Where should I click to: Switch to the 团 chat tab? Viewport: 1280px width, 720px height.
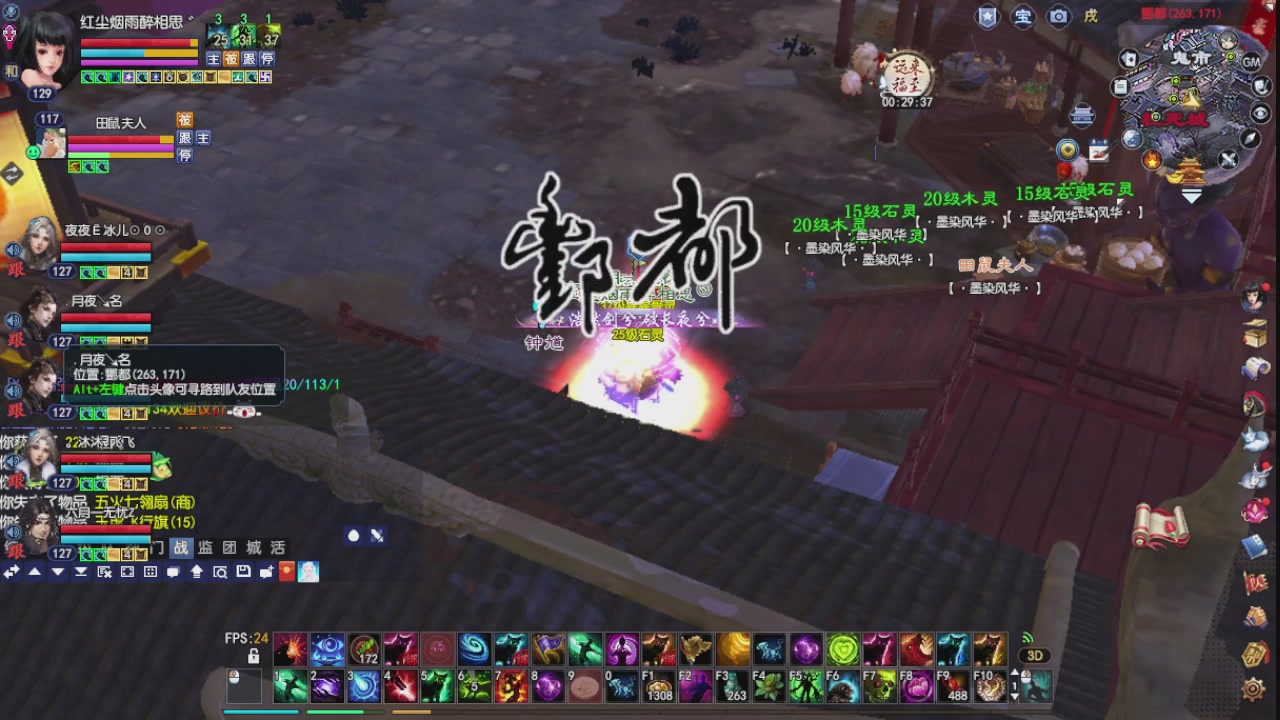tap(230, 547)
